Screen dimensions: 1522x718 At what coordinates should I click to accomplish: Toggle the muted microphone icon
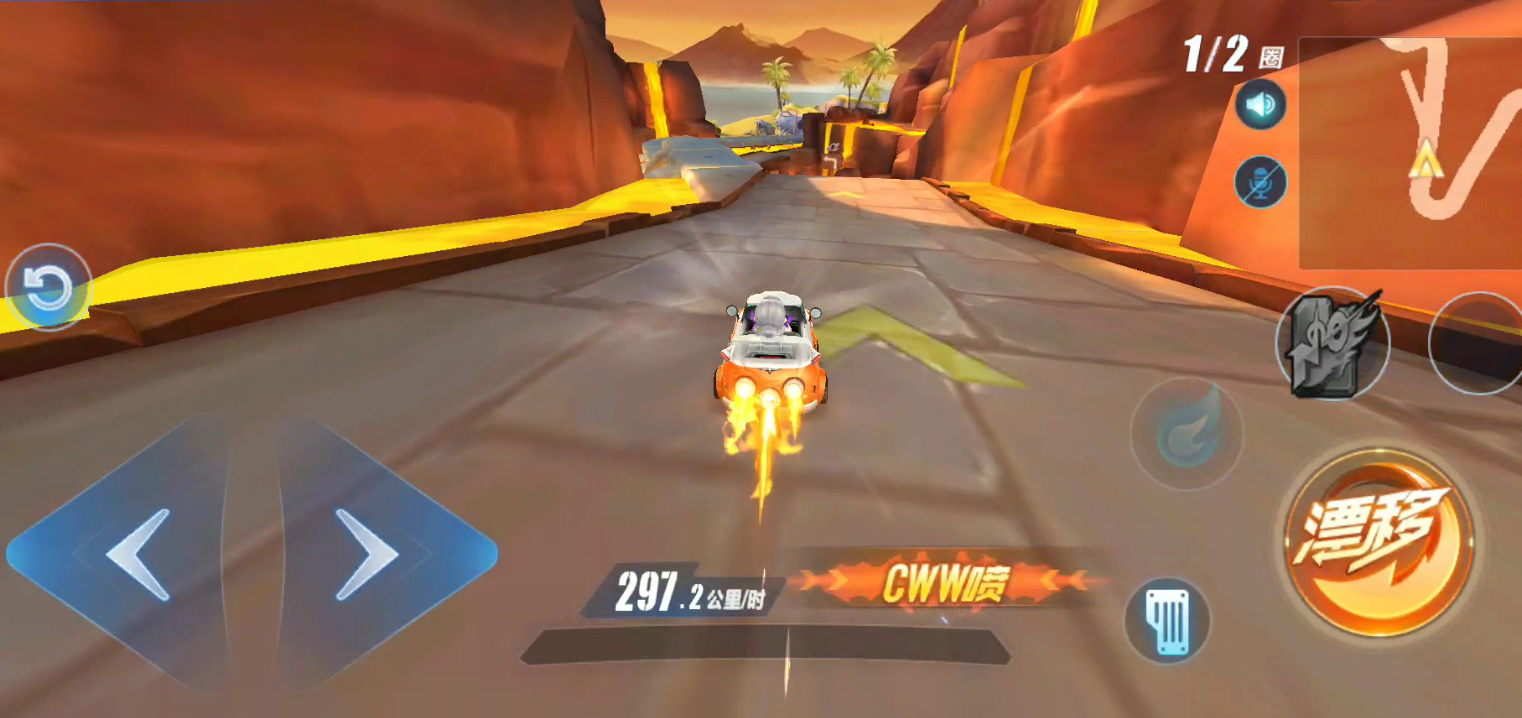click(1260, 182)
